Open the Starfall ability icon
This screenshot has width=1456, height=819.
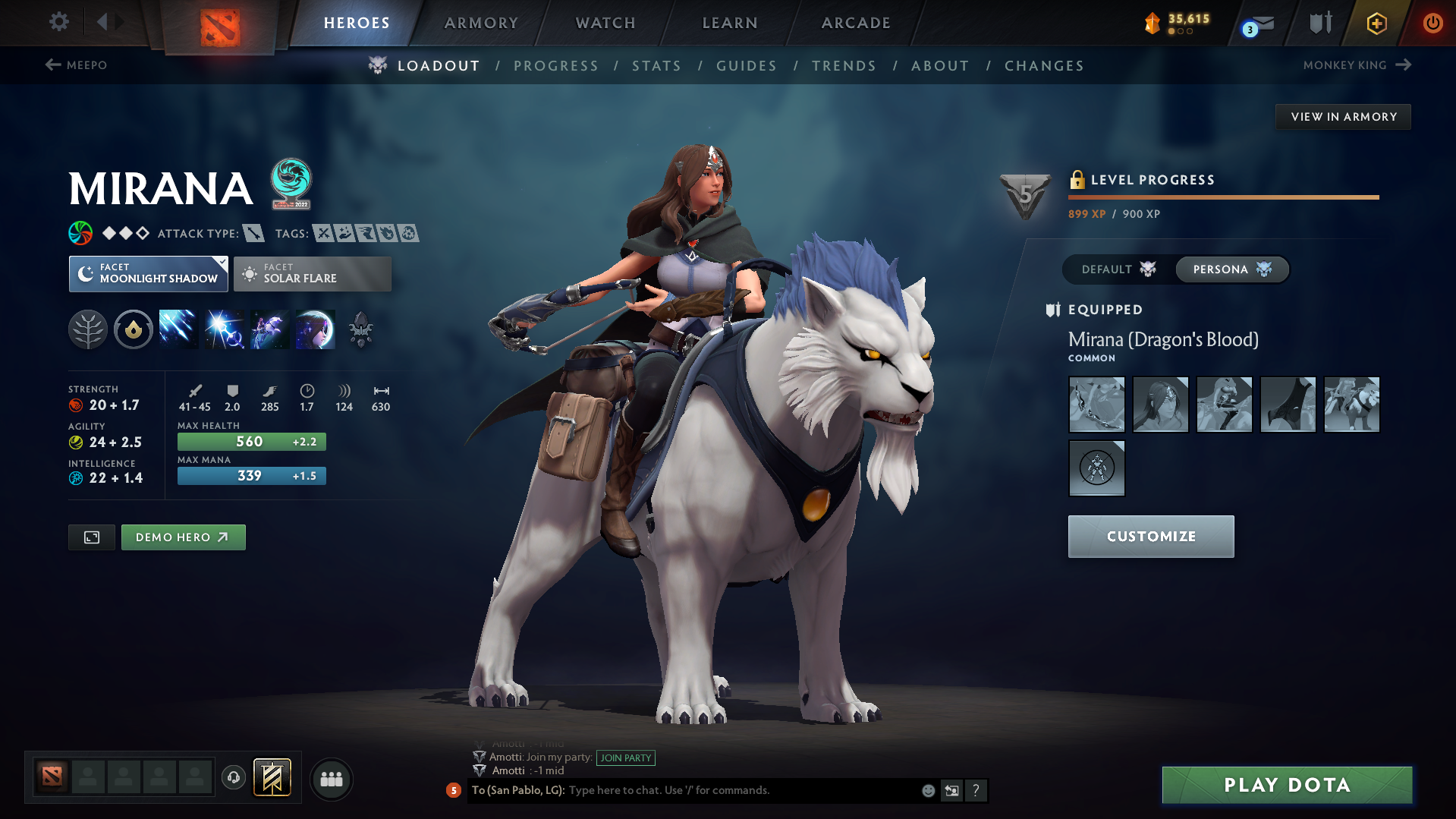[178, 329]
